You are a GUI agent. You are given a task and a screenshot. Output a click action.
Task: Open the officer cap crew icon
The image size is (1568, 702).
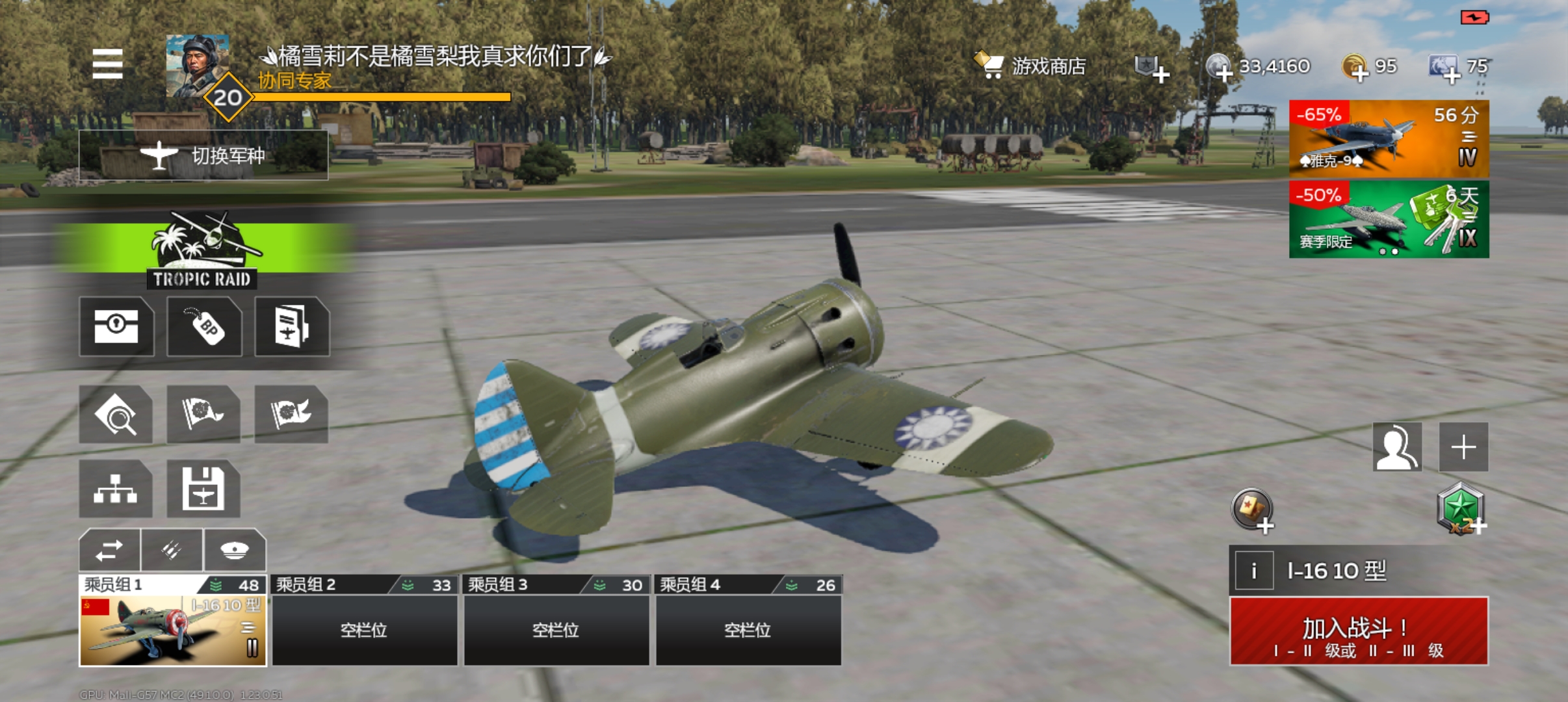[x=235, y=551]
